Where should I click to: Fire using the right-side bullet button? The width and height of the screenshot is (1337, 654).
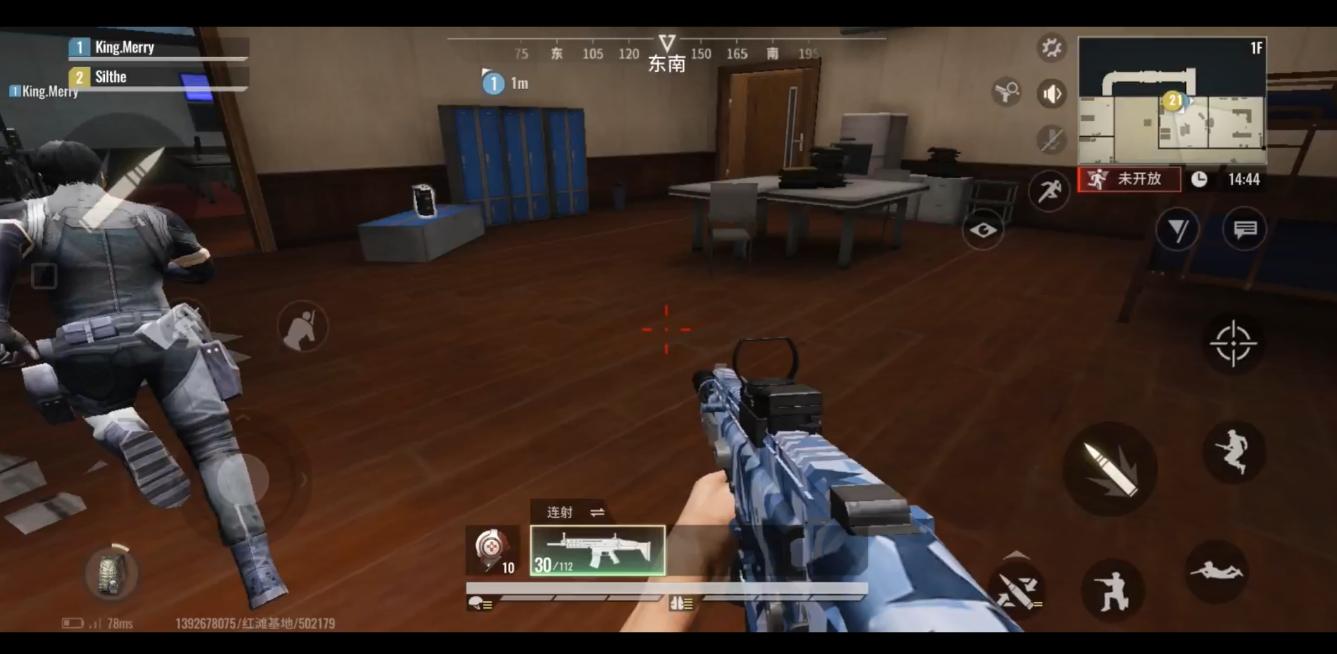[1109, 468]
